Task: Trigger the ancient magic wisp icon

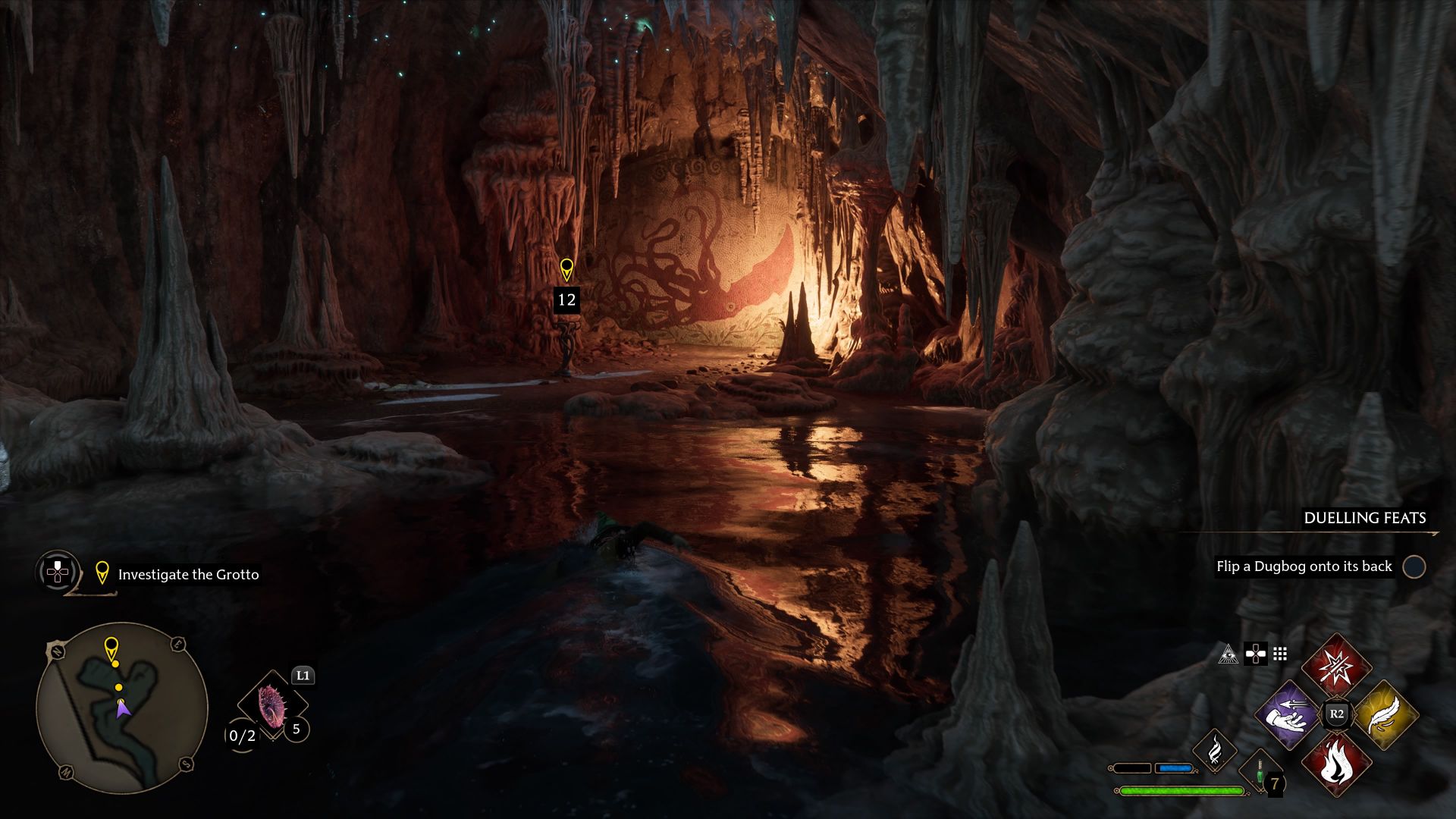Action: (x=1214, y=749)
